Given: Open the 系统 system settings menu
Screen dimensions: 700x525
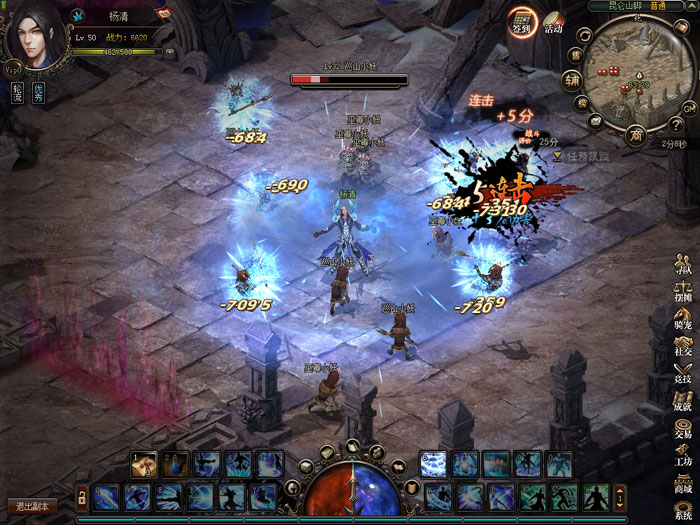Looking at the screenshot, I should pos(683,509).
